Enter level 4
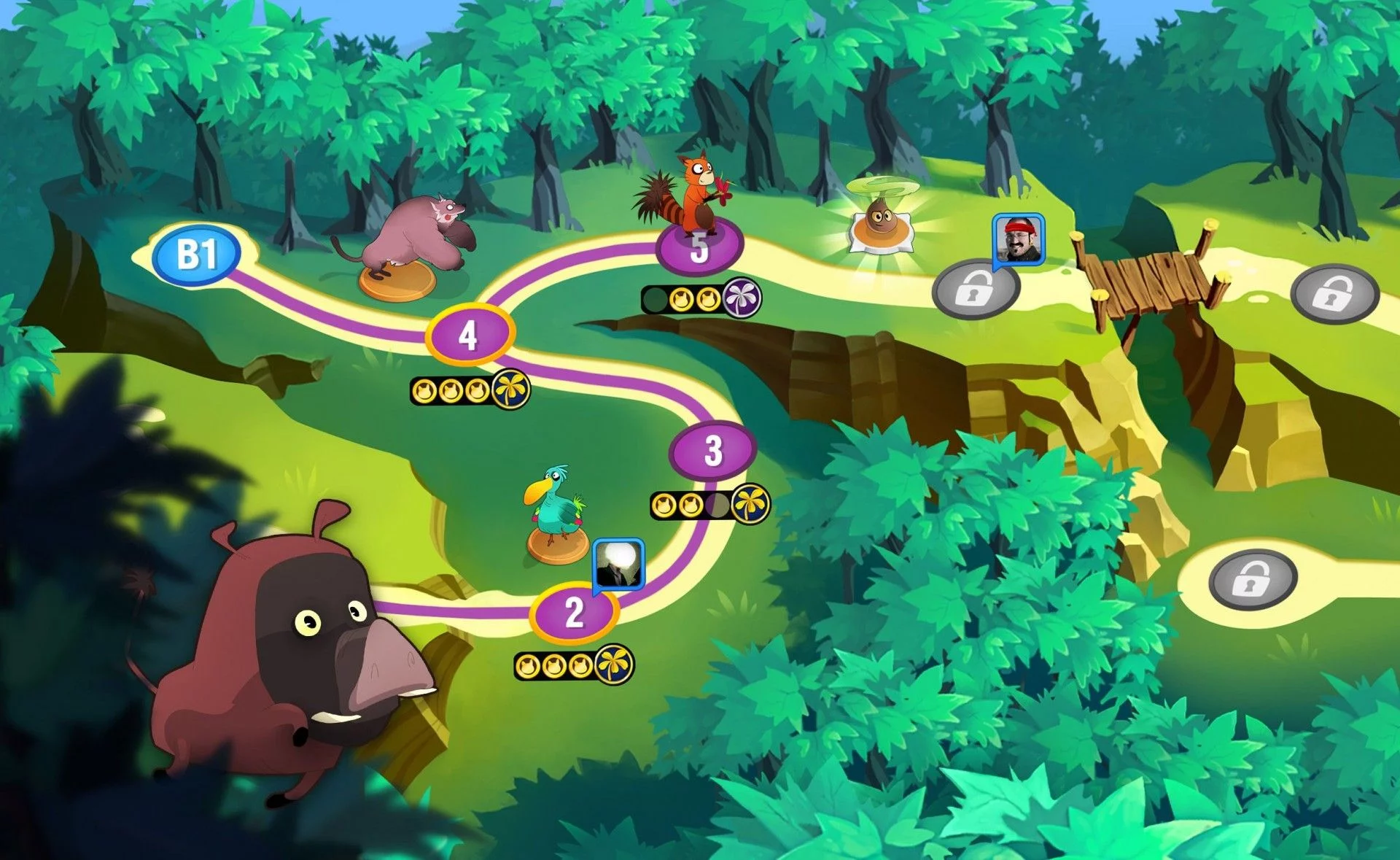The height and width of the screenshot is (860, 1400). [x=469, y=335]
